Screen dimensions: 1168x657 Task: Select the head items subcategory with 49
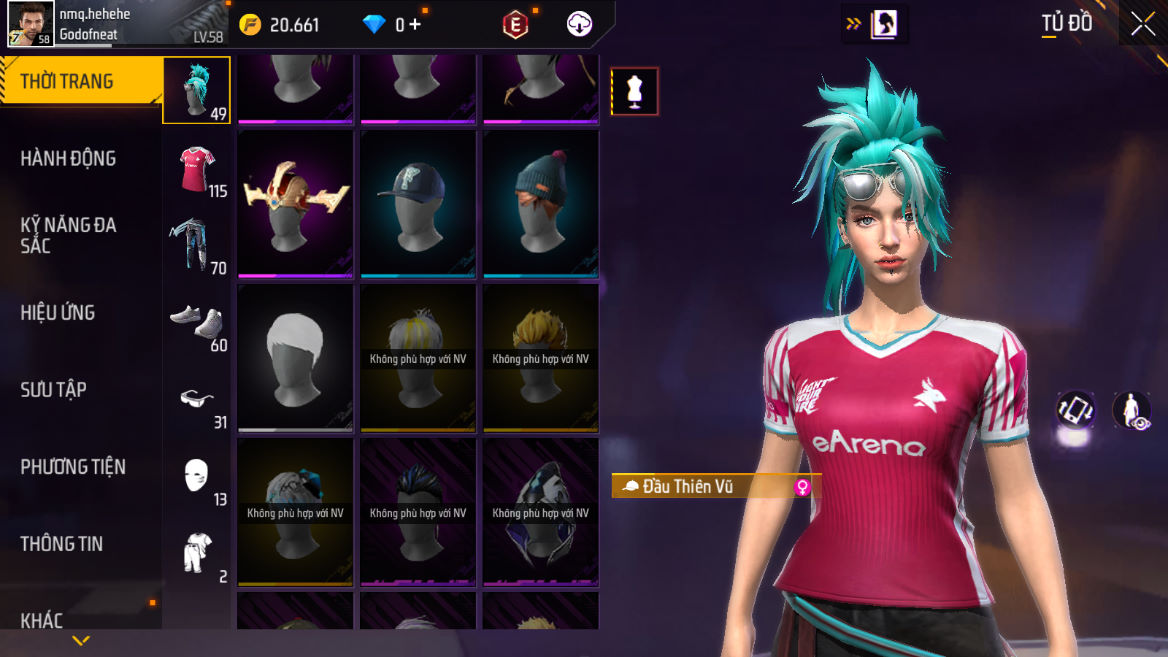[x=197, y=90]
